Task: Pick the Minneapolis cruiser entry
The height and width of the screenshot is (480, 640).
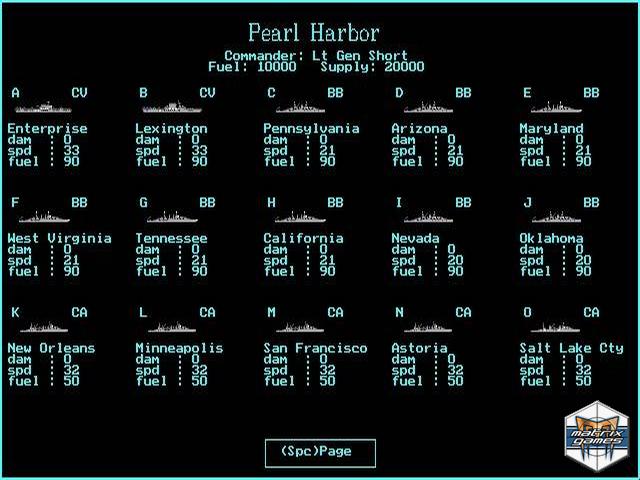Action: (x=179, y=348)
